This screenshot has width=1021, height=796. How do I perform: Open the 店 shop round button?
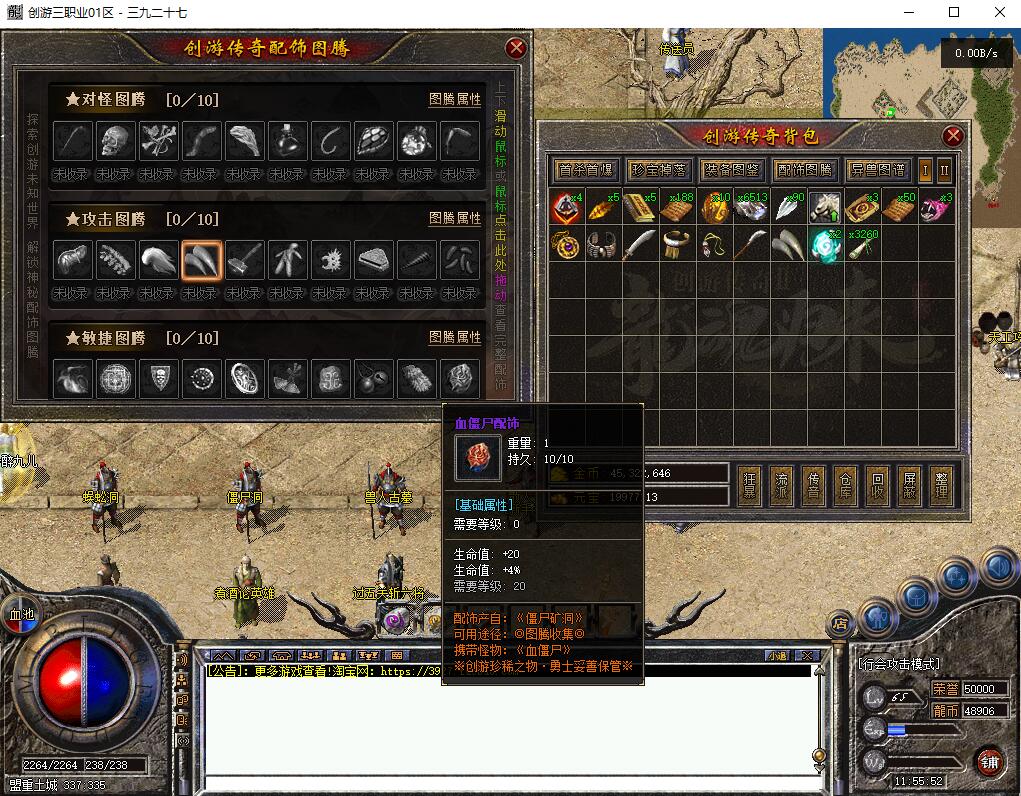coord(839,625)
